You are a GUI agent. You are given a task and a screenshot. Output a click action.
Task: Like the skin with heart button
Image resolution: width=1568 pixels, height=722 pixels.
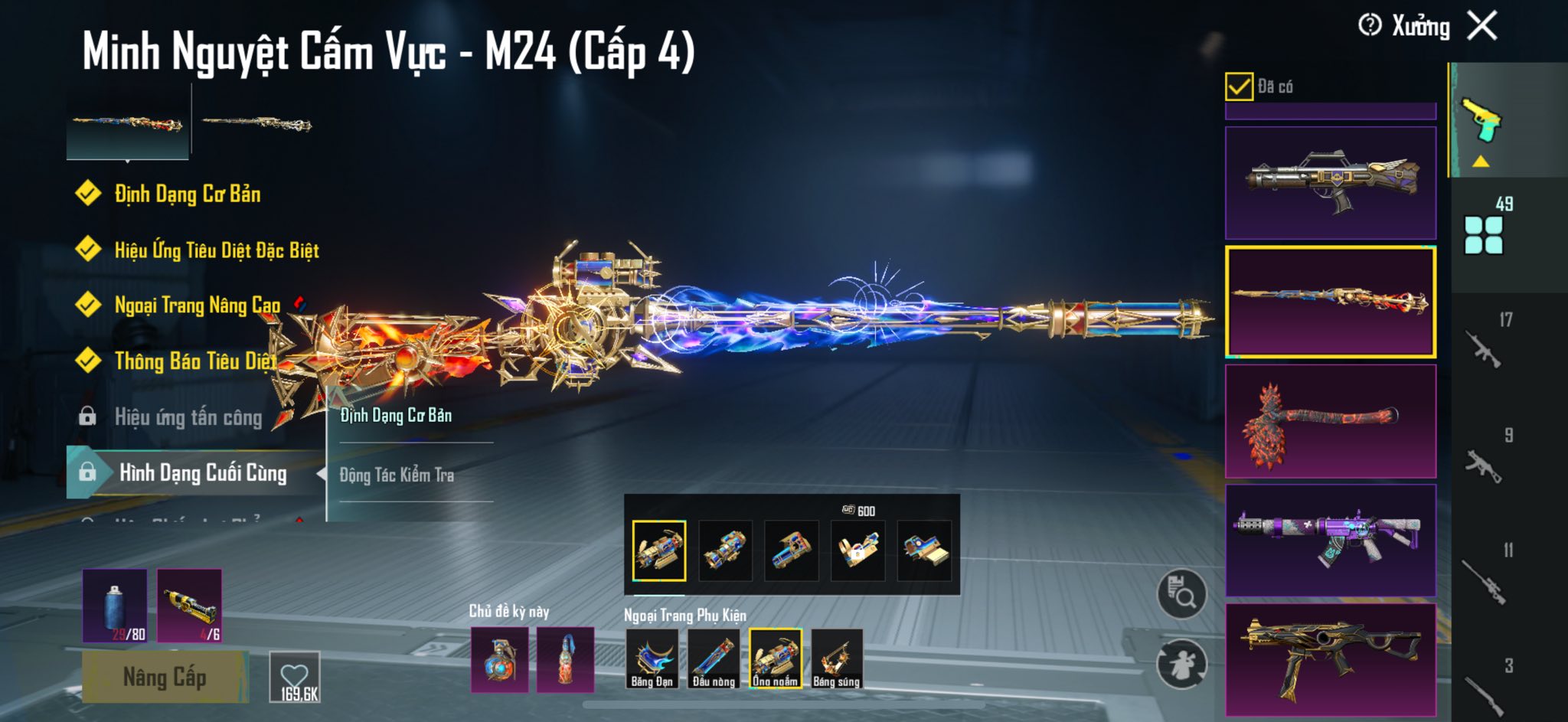295,677
